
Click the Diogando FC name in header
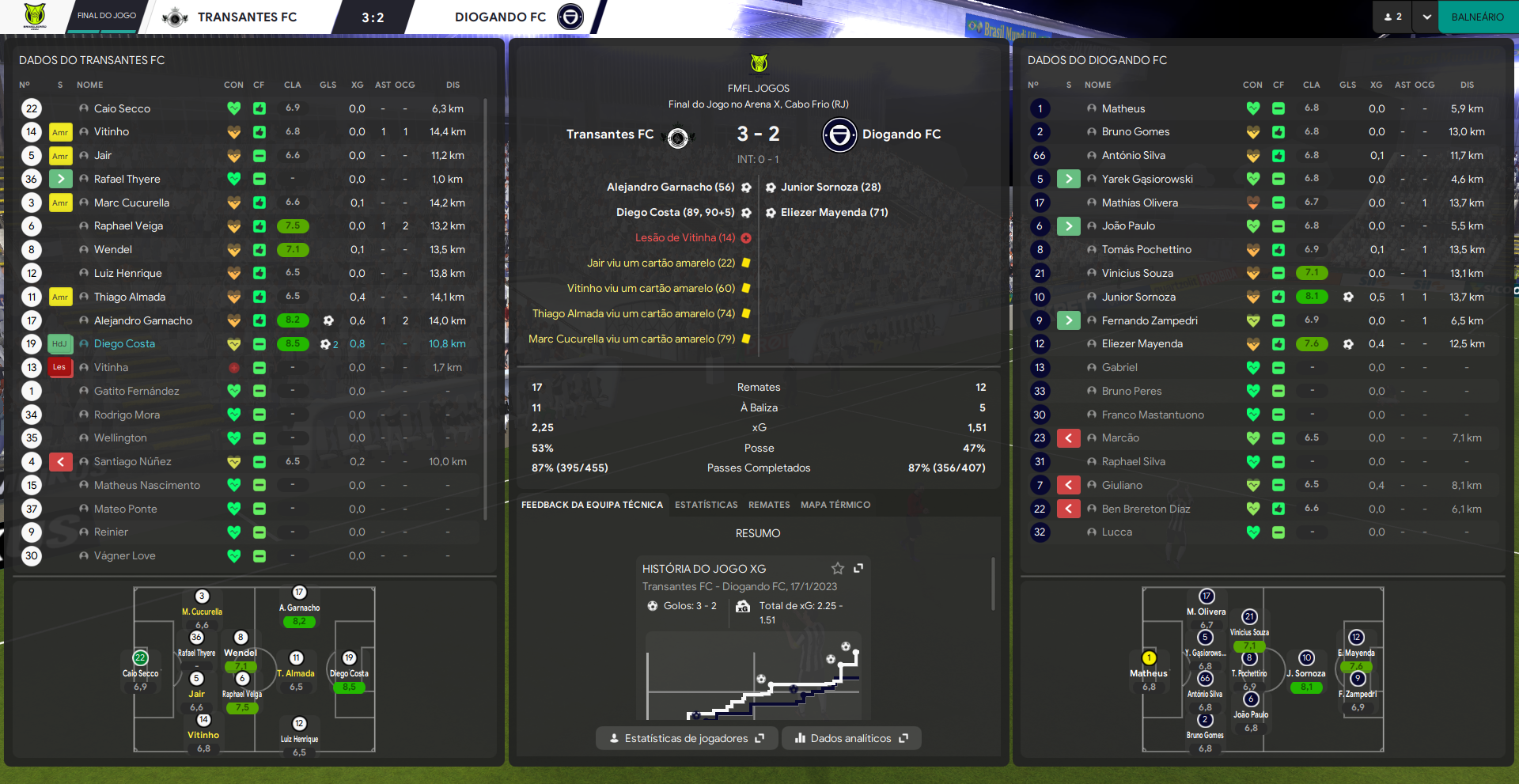click(500, 17)
